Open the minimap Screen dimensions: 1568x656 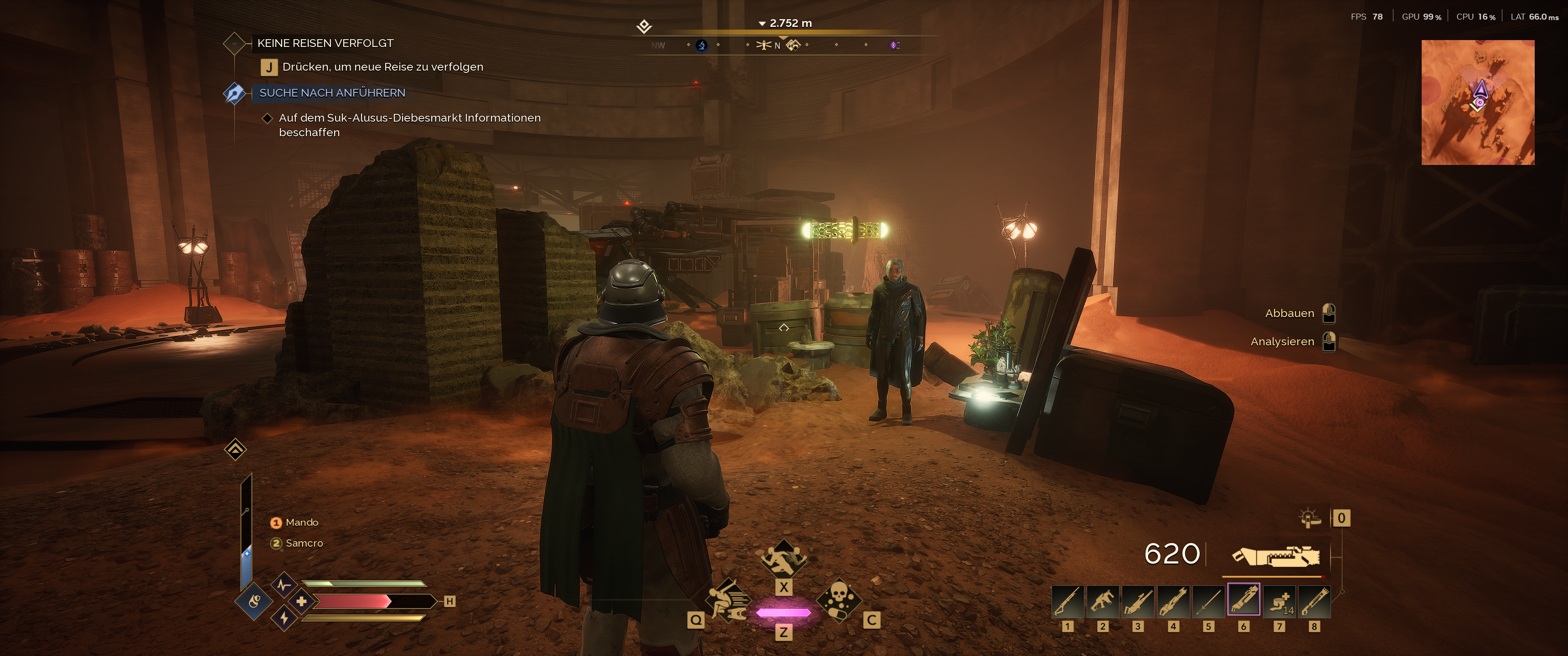[x=1477, y=102]
